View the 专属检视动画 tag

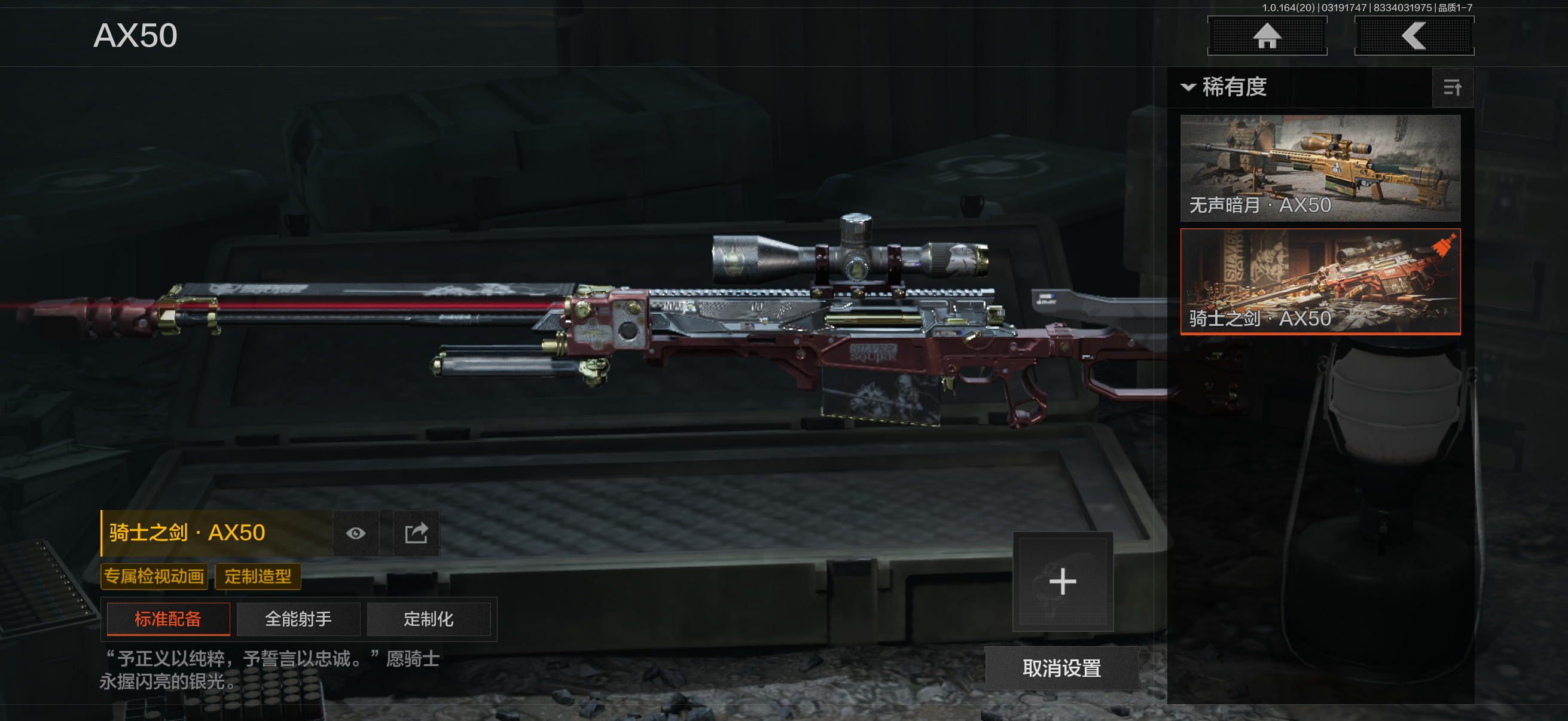[154, 576]
